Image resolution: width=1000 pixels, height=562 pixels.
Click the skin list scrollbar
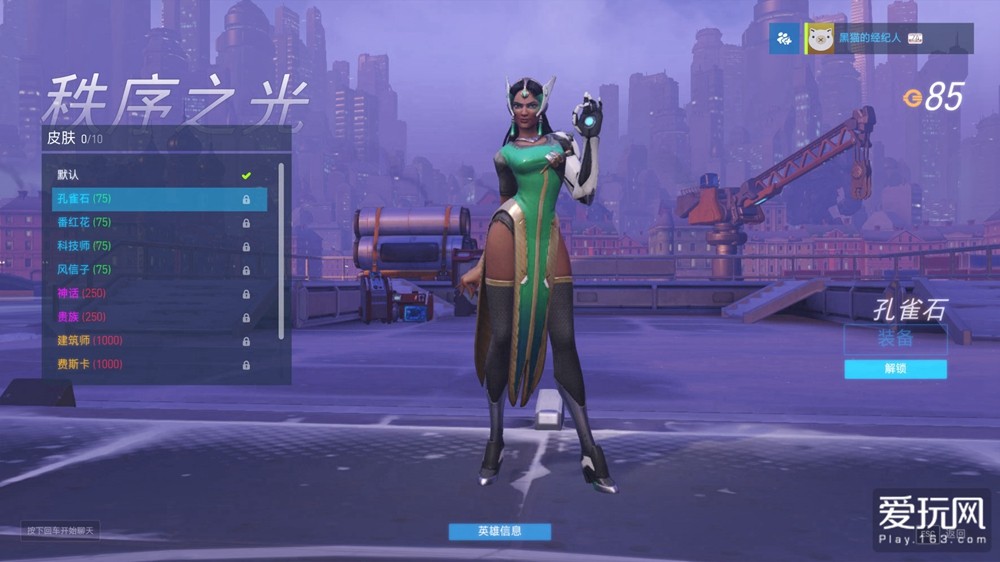click(x=281, y=250)
